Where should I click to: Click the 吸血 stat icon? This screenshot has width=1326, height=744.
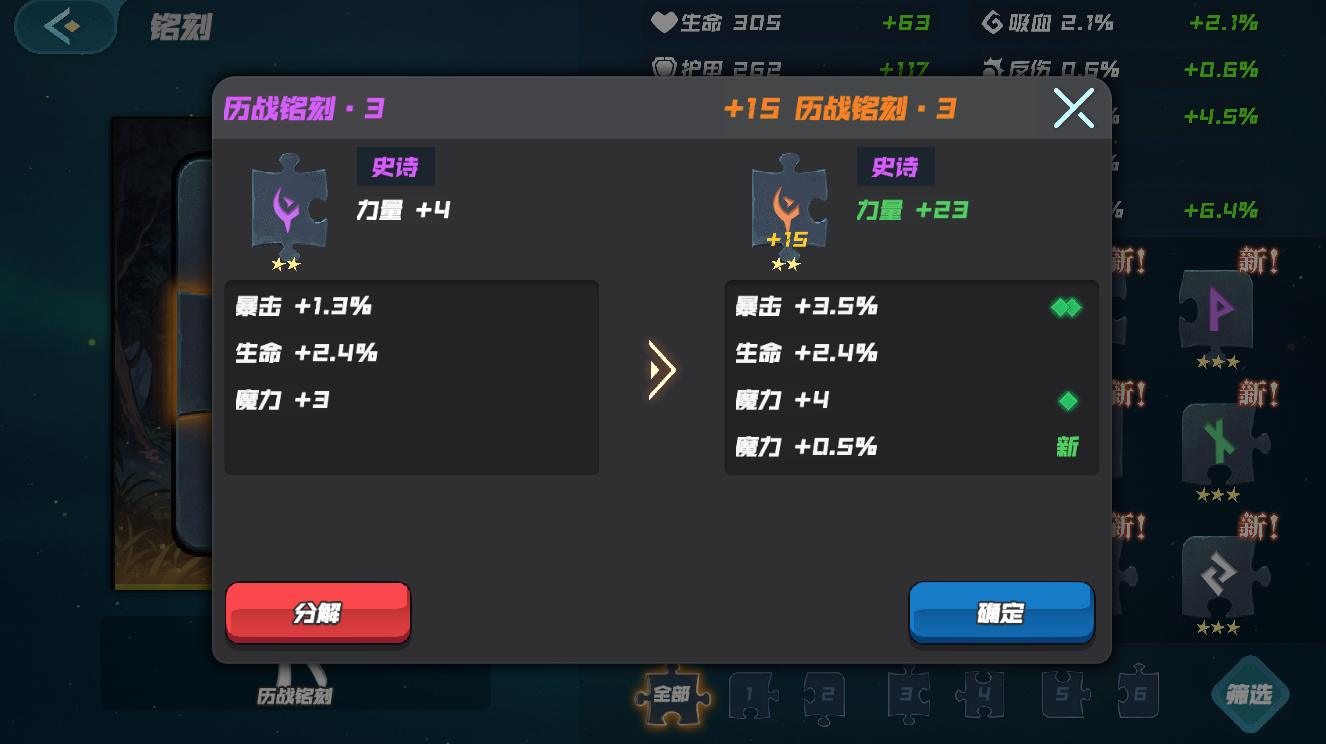[x=992, y=21]
